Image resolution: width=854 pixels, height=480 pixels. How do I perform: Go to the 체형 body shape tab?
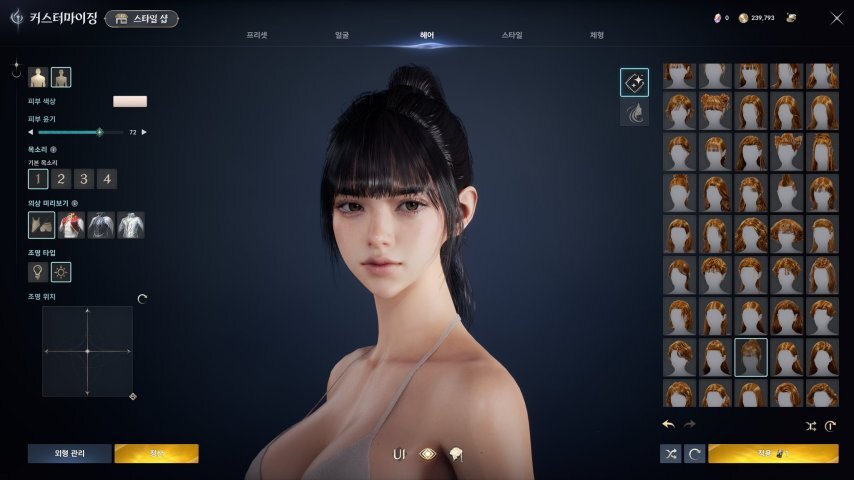[597, 35]
